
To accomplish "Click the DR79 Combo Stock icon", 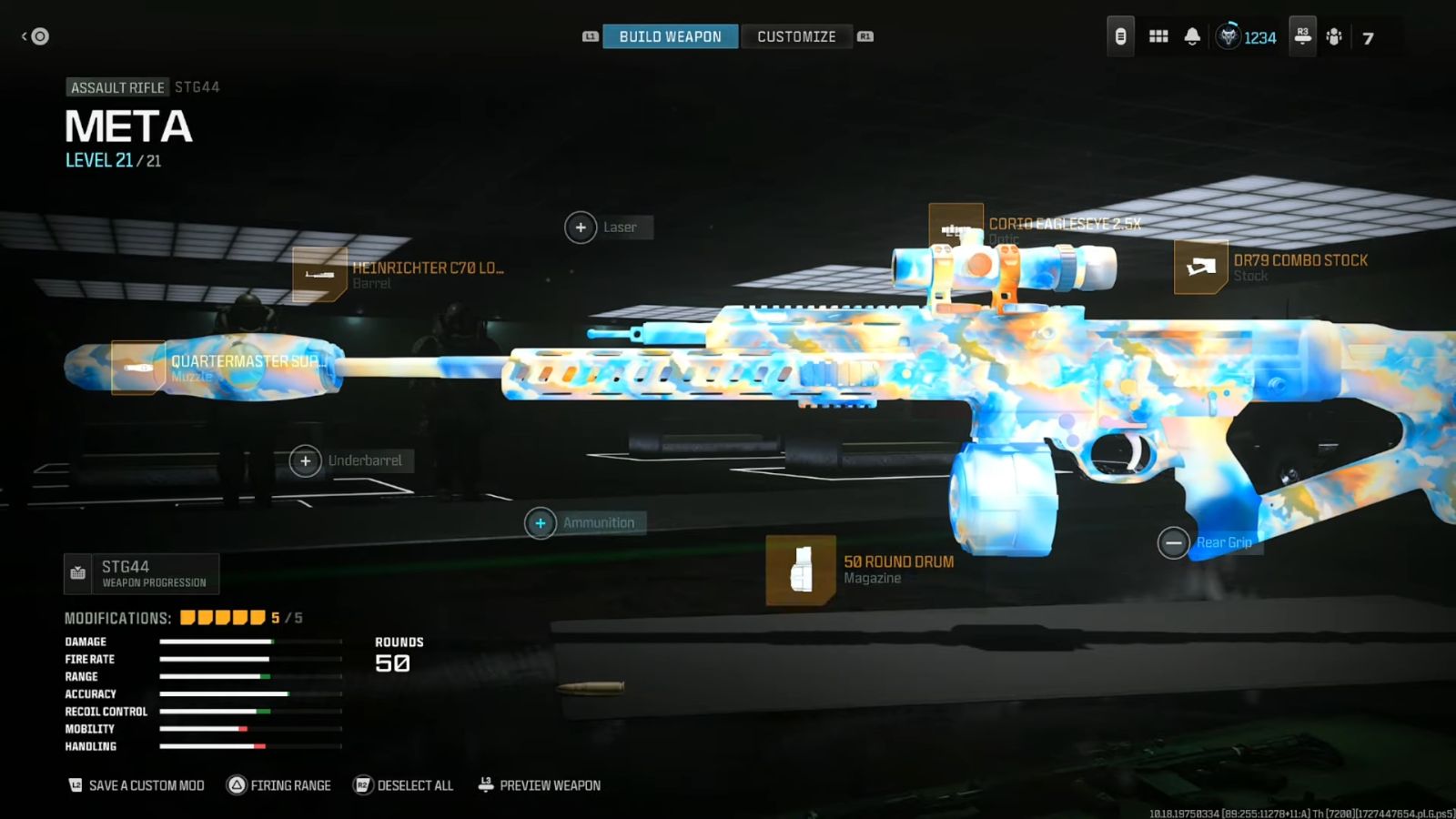I will [x=1201, y=268].
